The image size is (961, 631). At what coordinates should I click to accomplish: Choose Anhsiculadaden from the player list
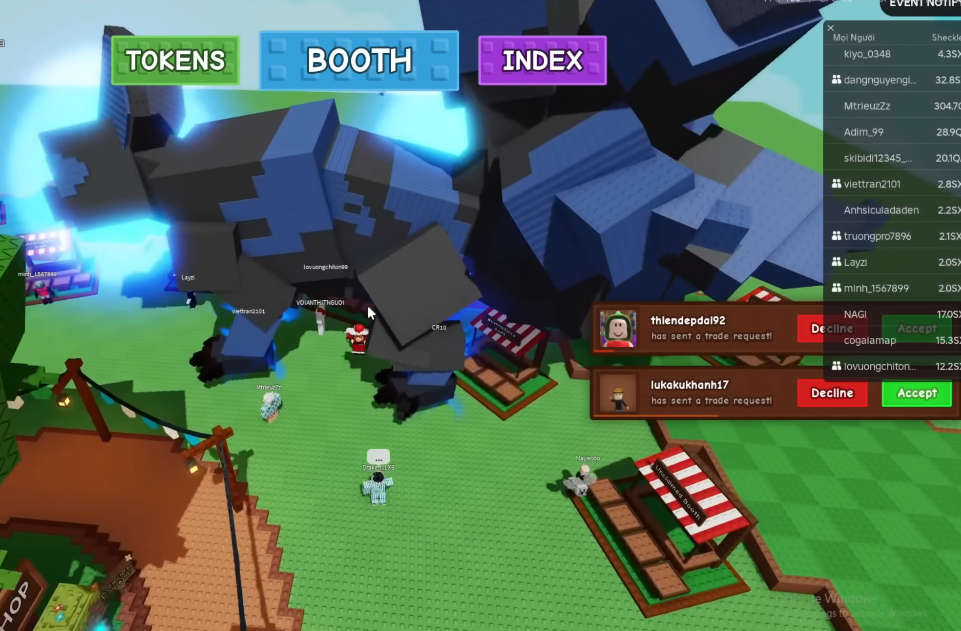(x=881, y=210)
